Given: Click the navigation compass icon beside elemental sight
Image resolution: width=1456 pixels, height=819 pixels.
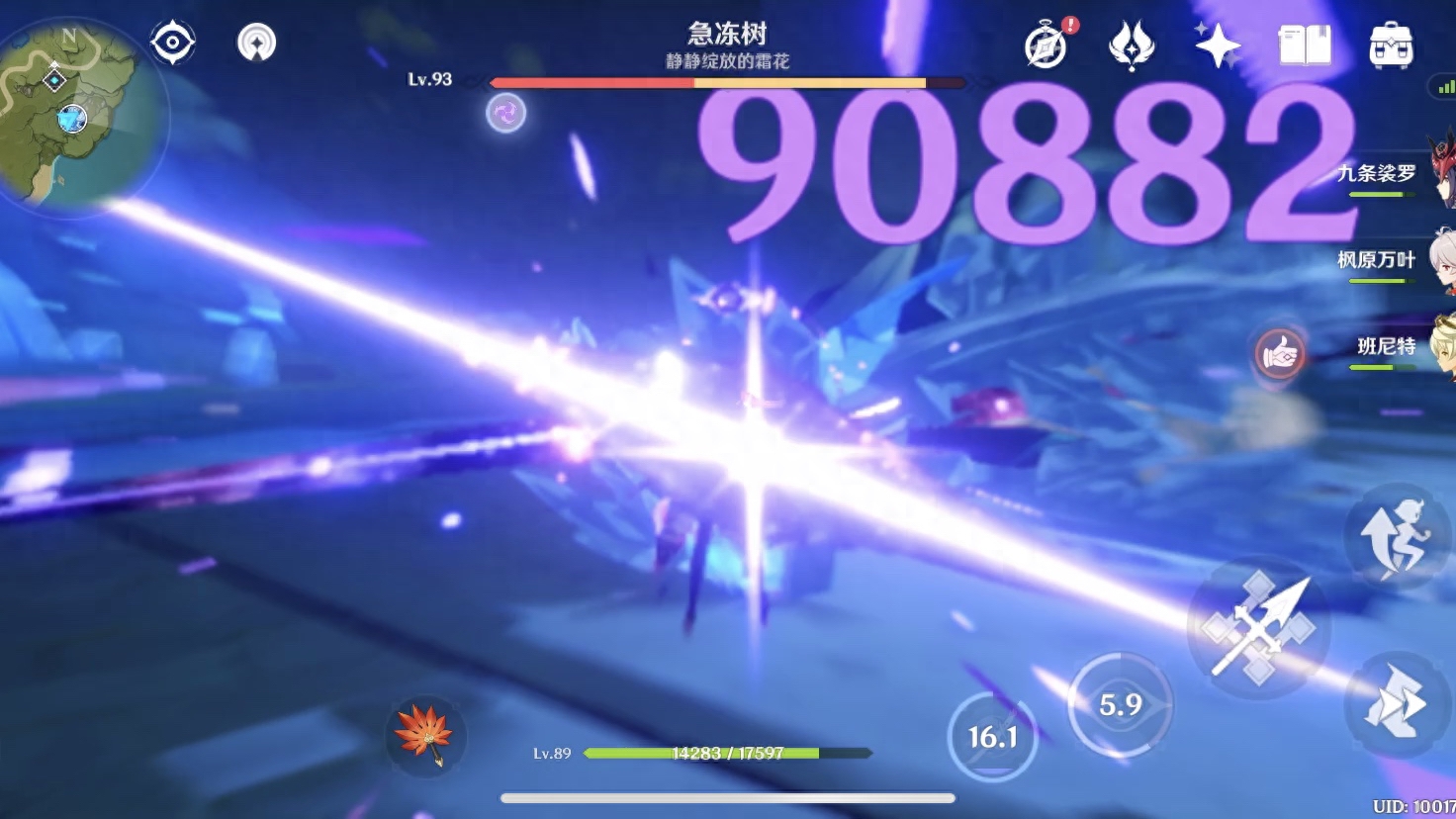Looking at the screenshot, I should click(256, 41).
